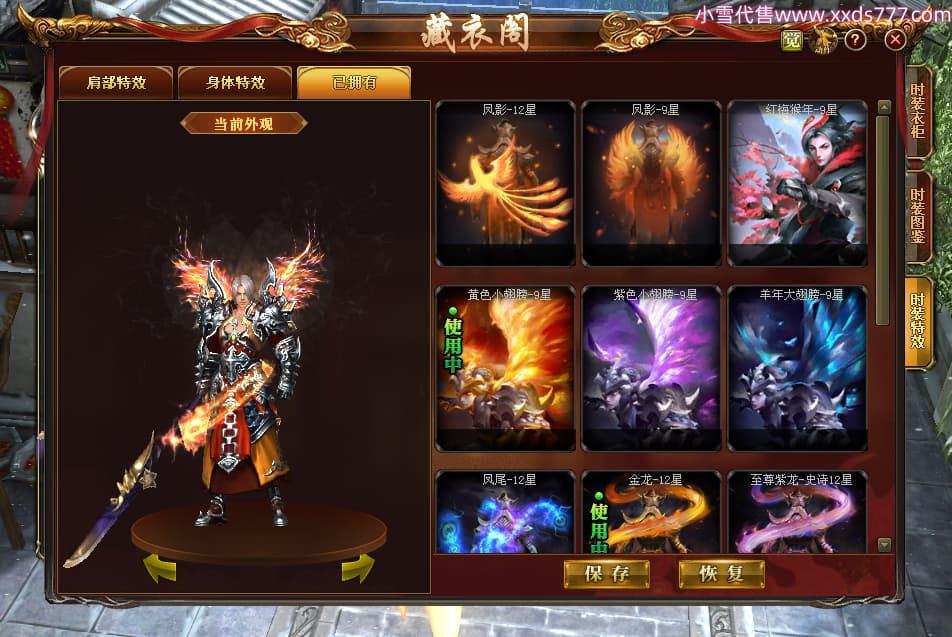952x637 pixels.
Task: Select the 已拥有 tab
Action: pos(354,83)
